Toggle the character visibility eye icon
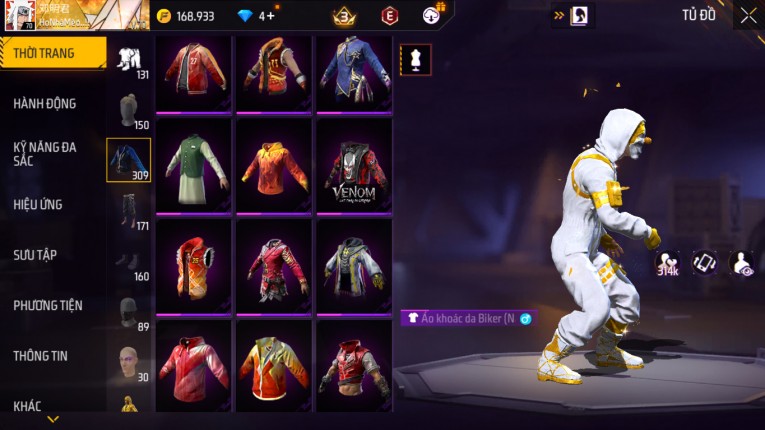 tap(742, 263)
